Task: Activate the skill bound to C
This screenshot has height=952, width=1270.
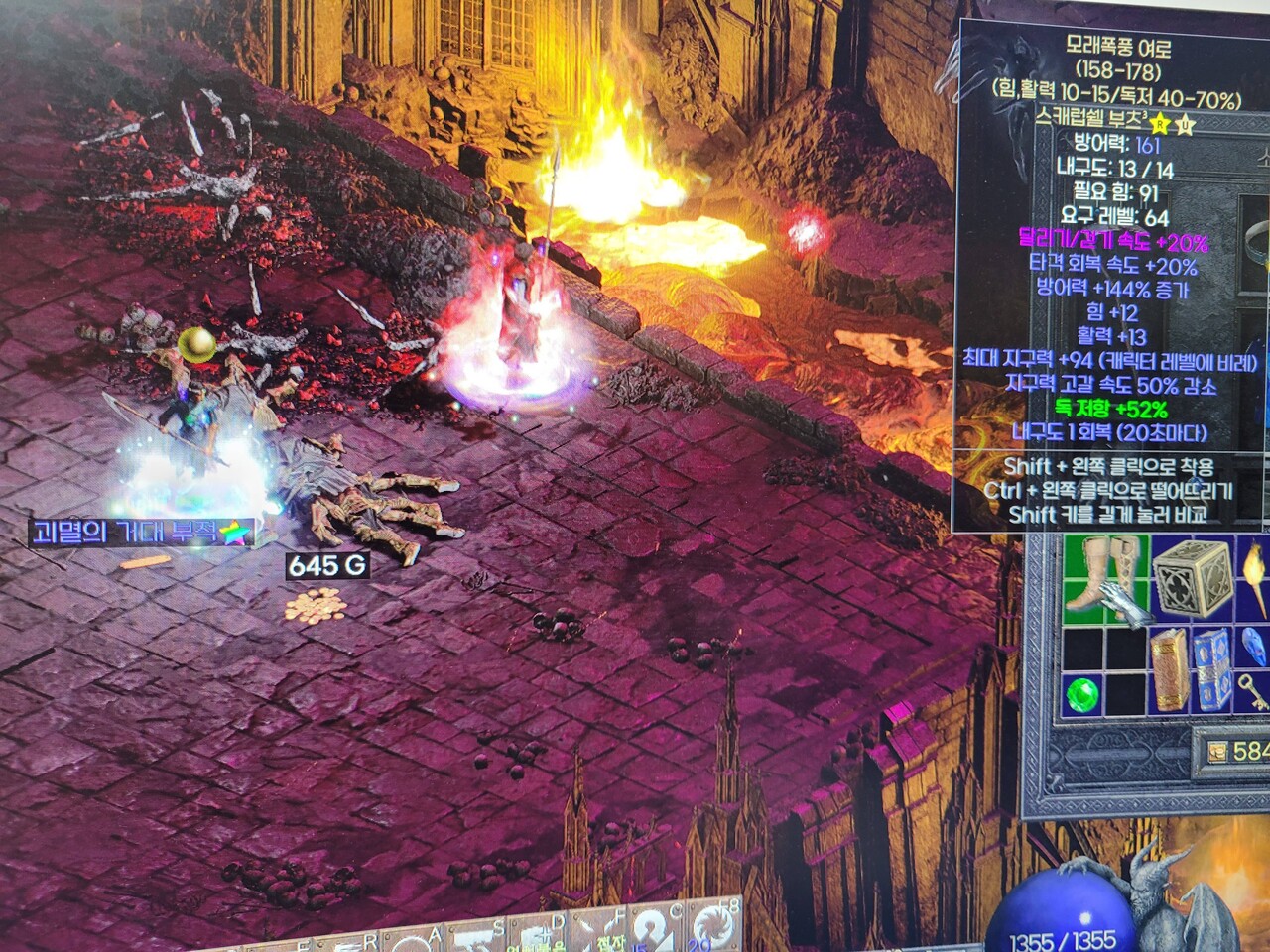Action: [x=657, y=934]
